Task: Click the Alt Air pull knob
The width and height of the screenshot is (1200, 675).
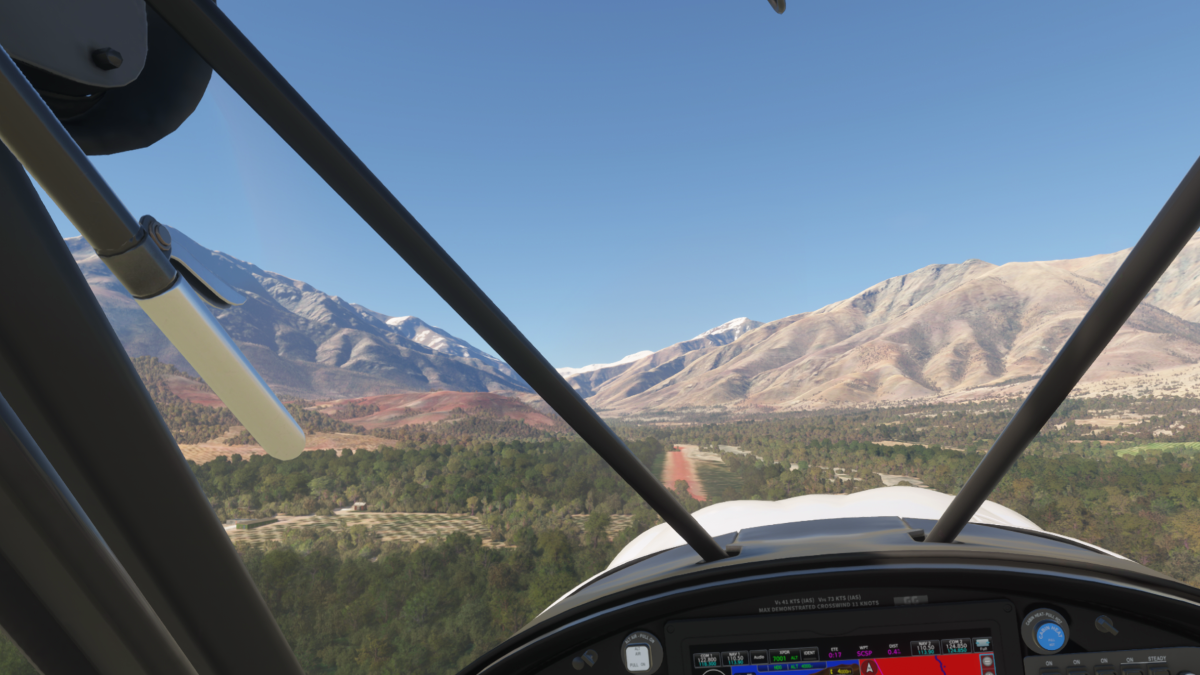Action: click(x=638, y=656)
